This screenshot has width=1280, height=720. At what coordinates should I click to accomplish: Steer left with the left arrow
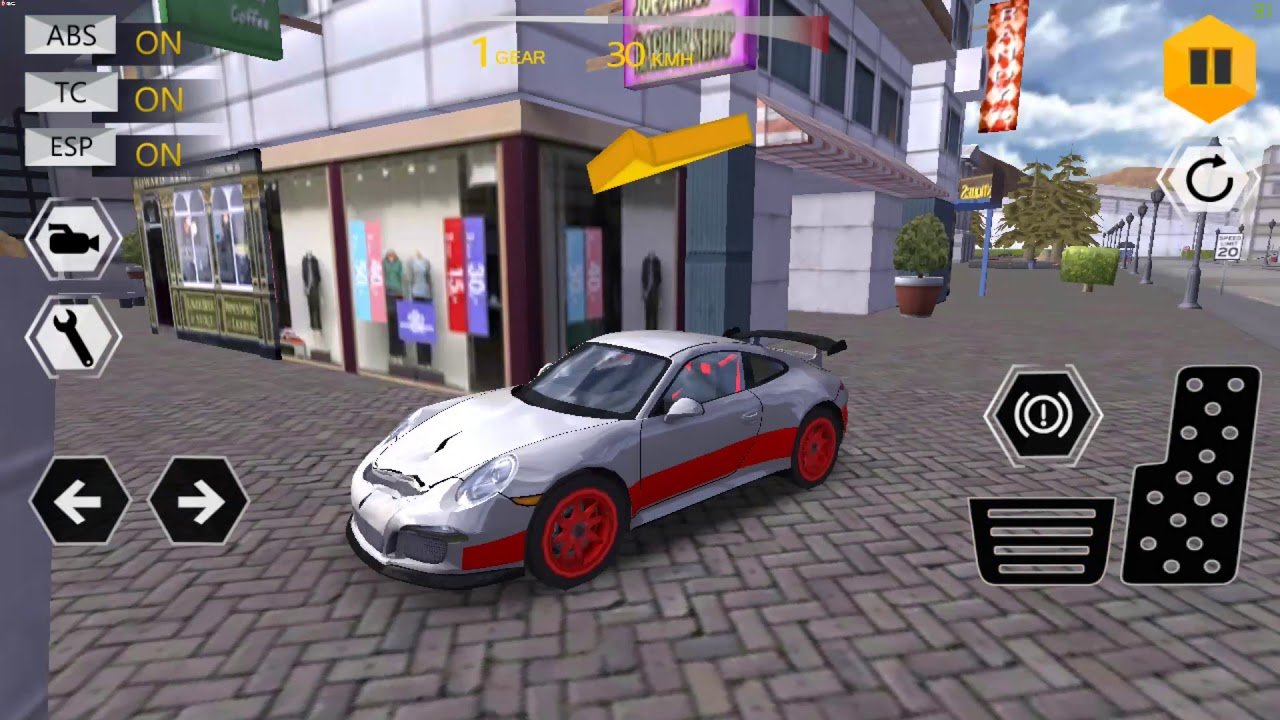80,500
